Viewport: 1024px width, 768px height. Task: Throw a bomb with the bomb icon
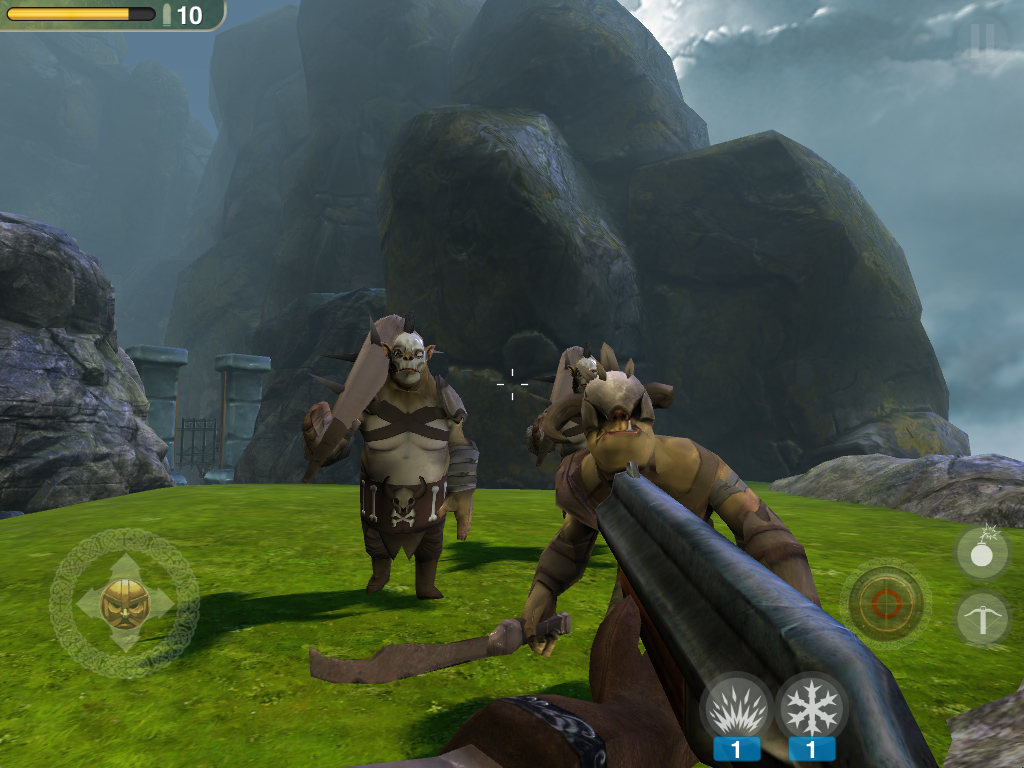tap(982, 553)
